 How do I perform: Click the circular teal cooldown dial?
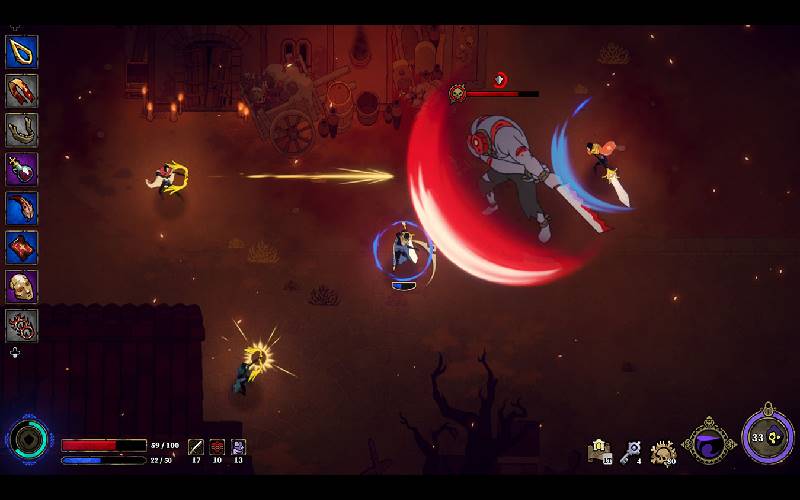[28, 440]
